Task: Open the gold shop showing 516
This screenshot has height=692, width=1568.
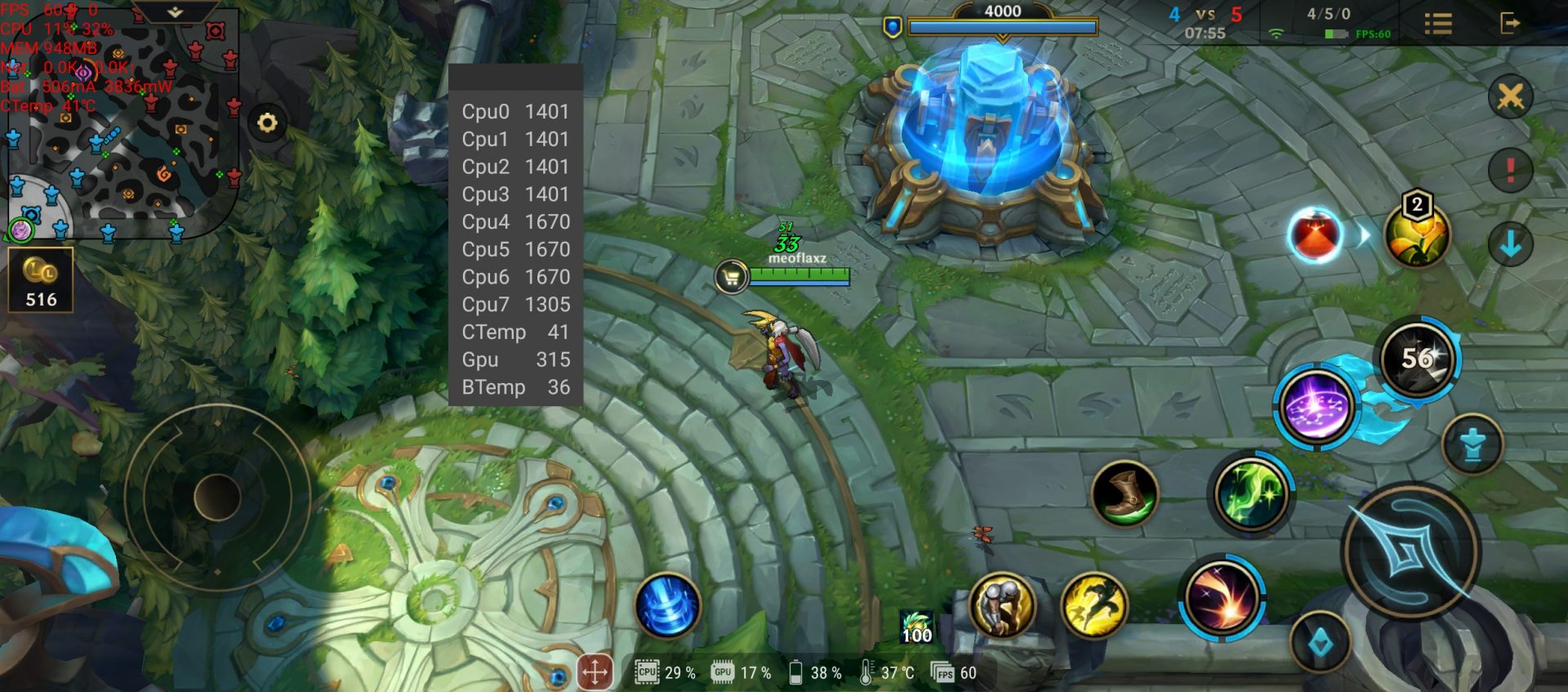Action: 41,280
